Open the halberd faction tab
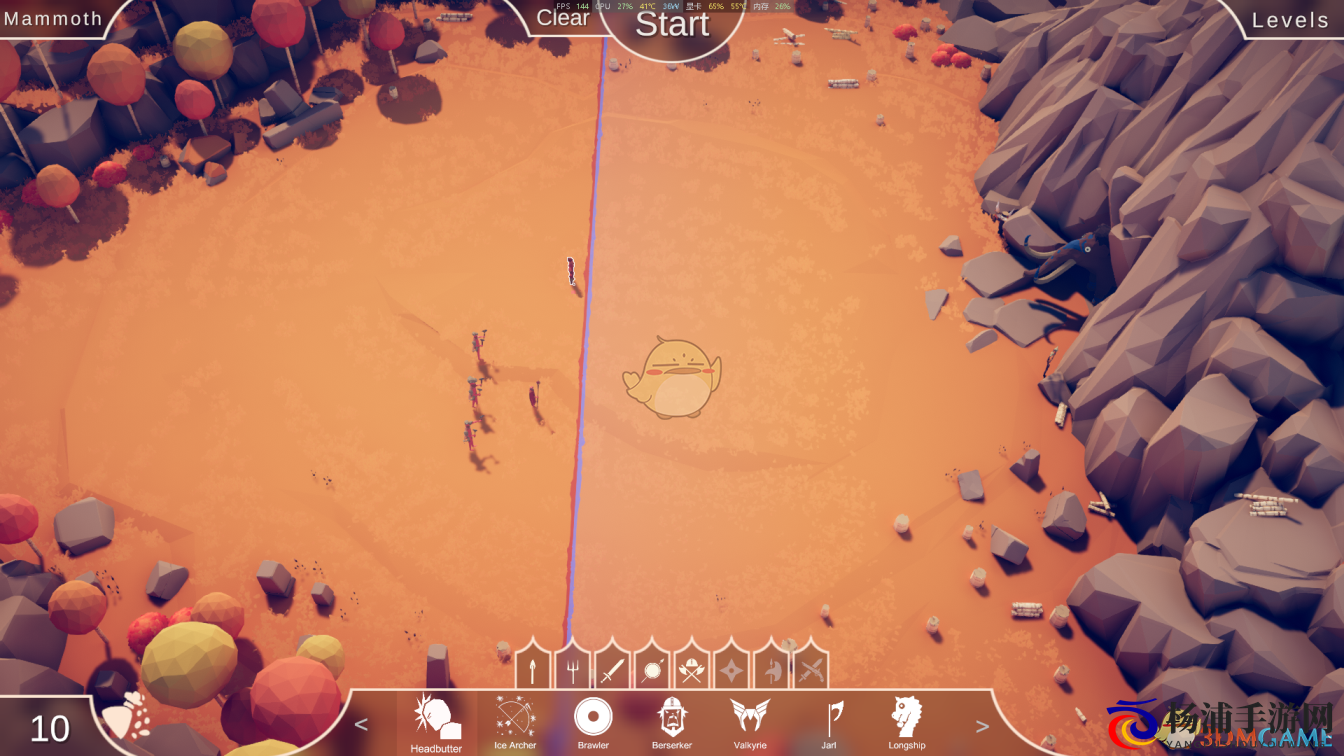Image resolution: width=1344 pixels, height=756 pixels. pos(771,668)
